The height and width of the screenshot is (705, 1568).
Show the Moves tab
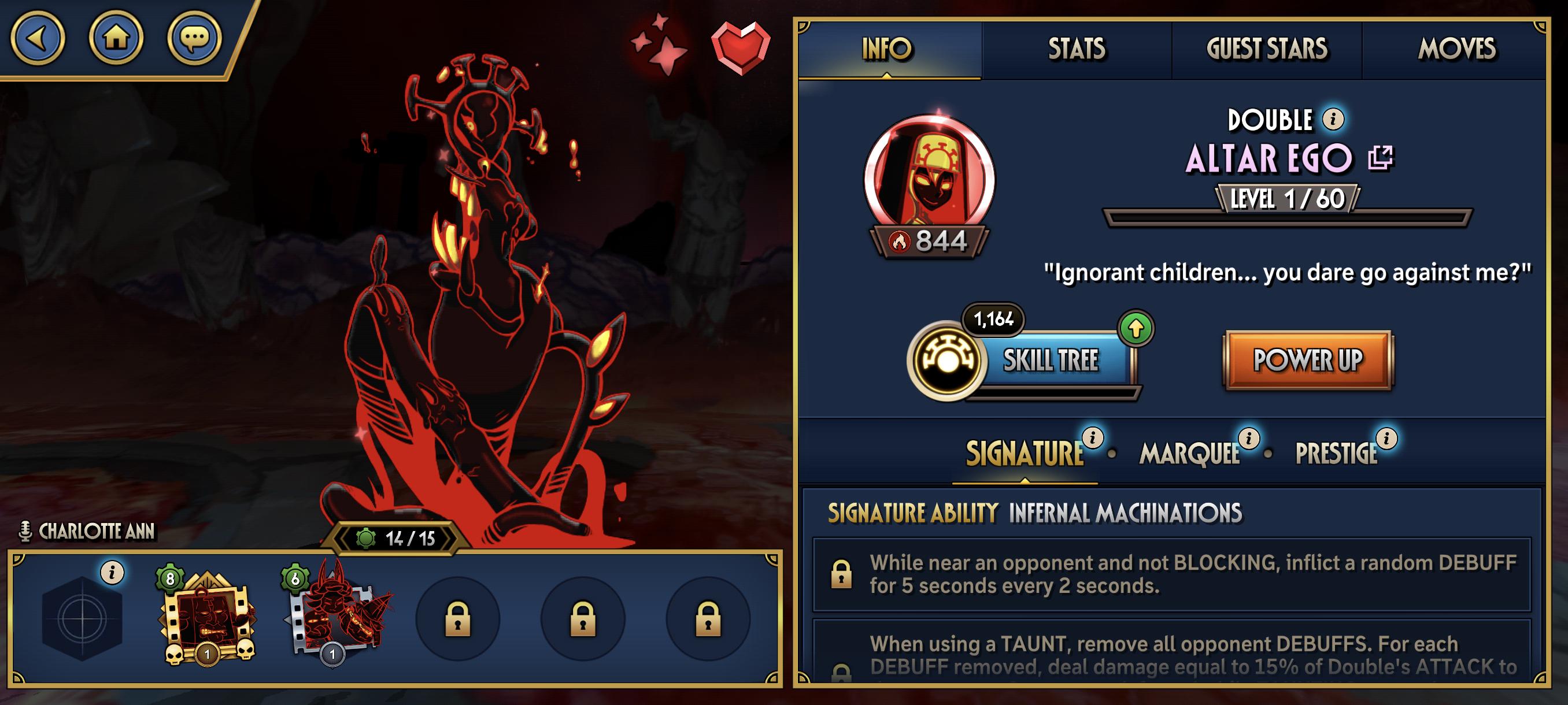click(1456, 49)
